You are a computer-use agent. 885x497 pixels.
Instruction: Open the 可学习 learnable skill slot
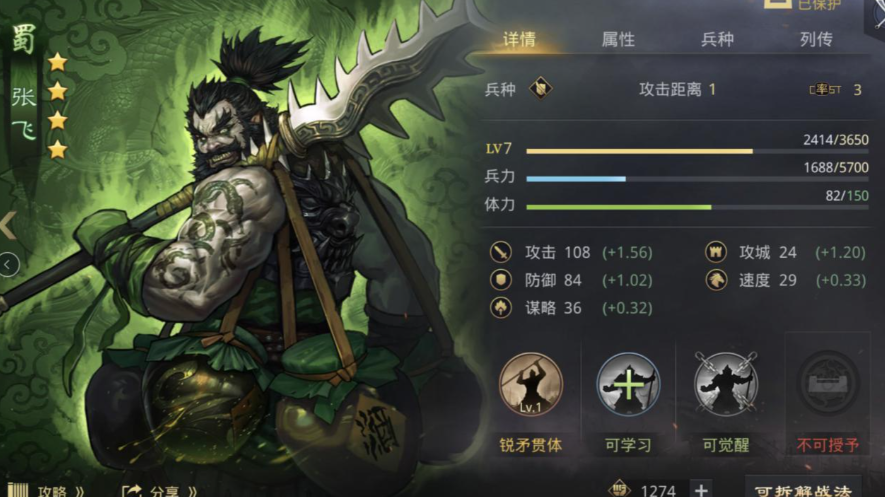tap(628, 384)
